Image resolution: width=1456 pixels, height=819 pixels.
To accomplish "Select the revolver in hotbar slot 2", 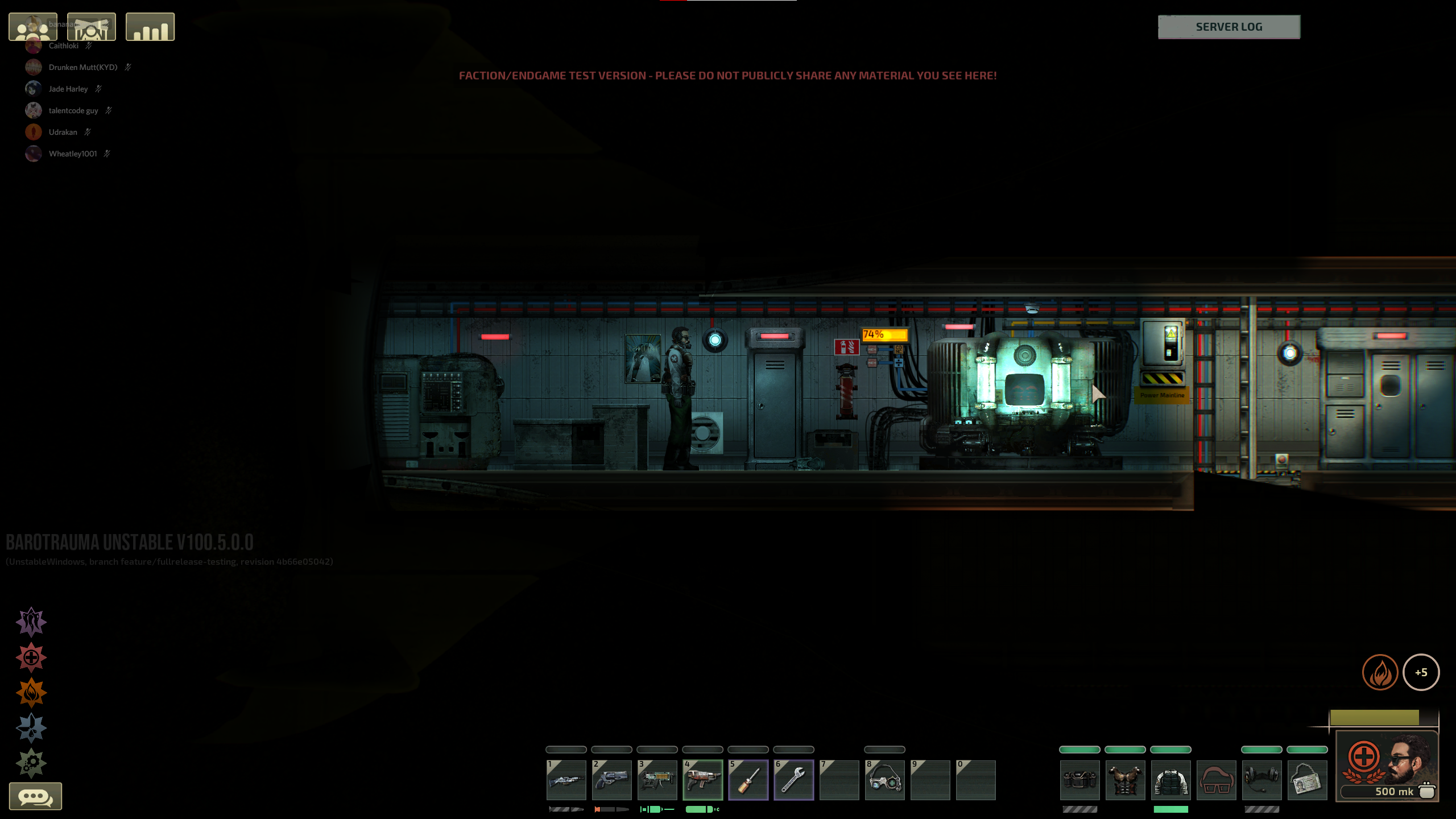I will [611, 780].
